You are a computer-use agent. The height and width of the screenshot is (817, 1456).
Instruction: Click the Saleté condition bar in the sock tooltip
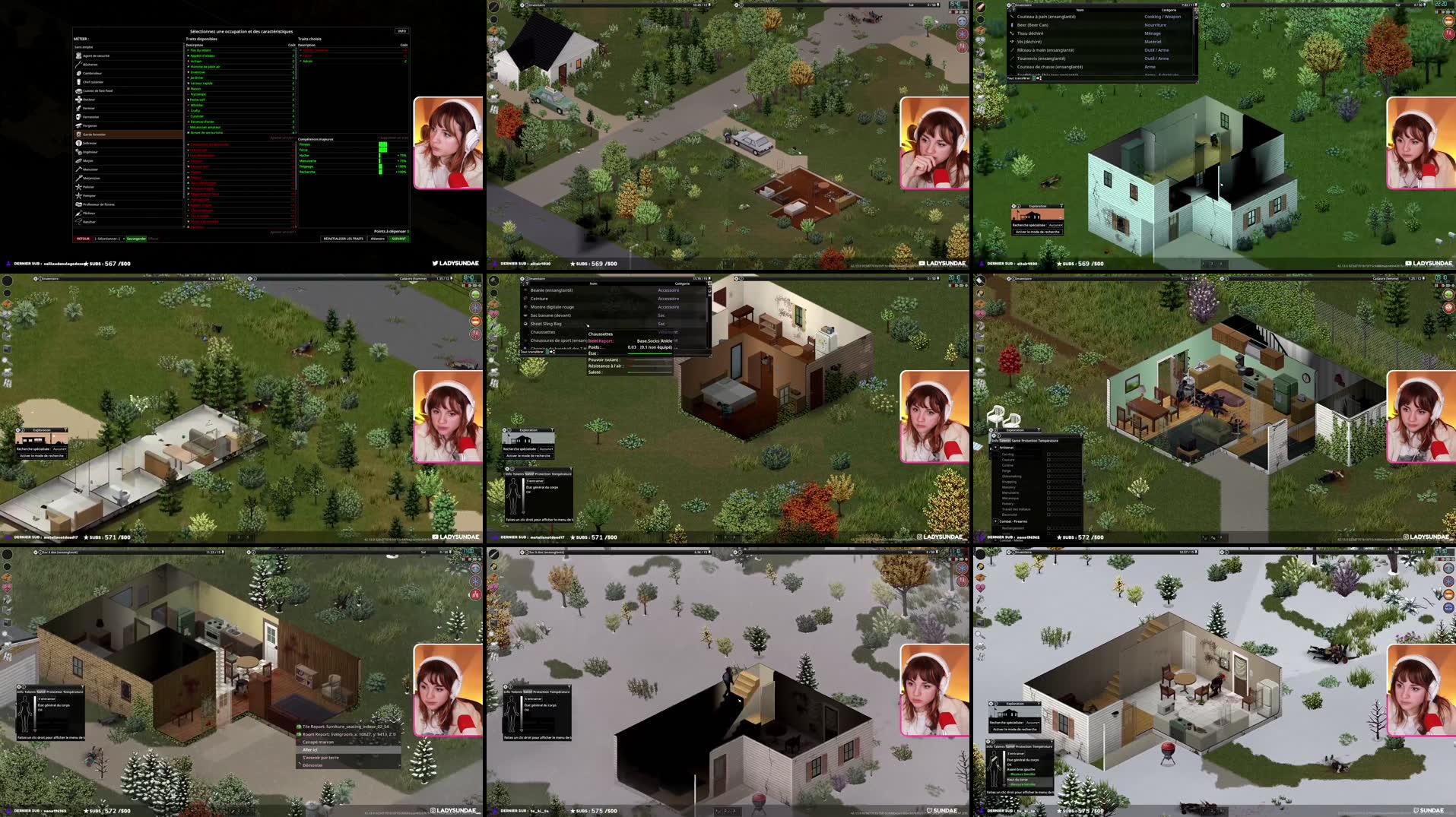[649, 372]
